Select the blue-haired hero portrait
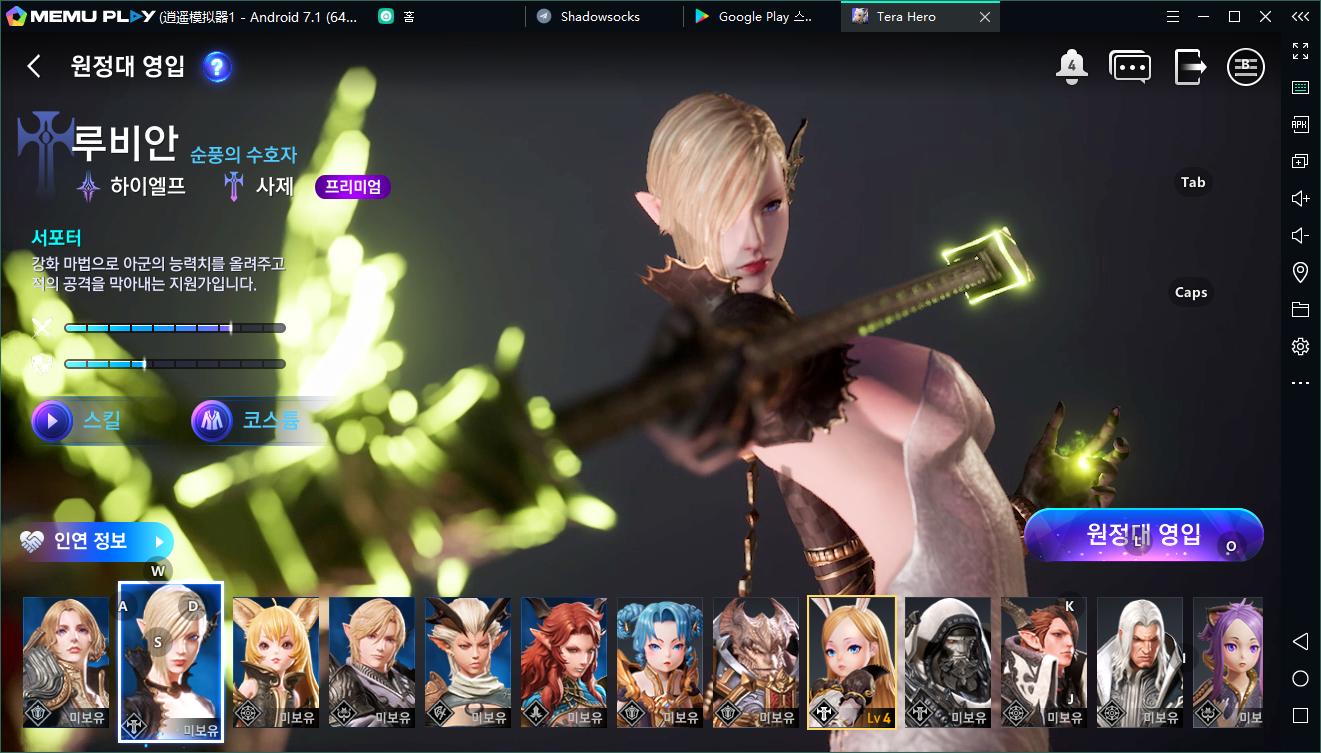The height and width of the screenshot is (753, 1321). (x=660, y=662)
